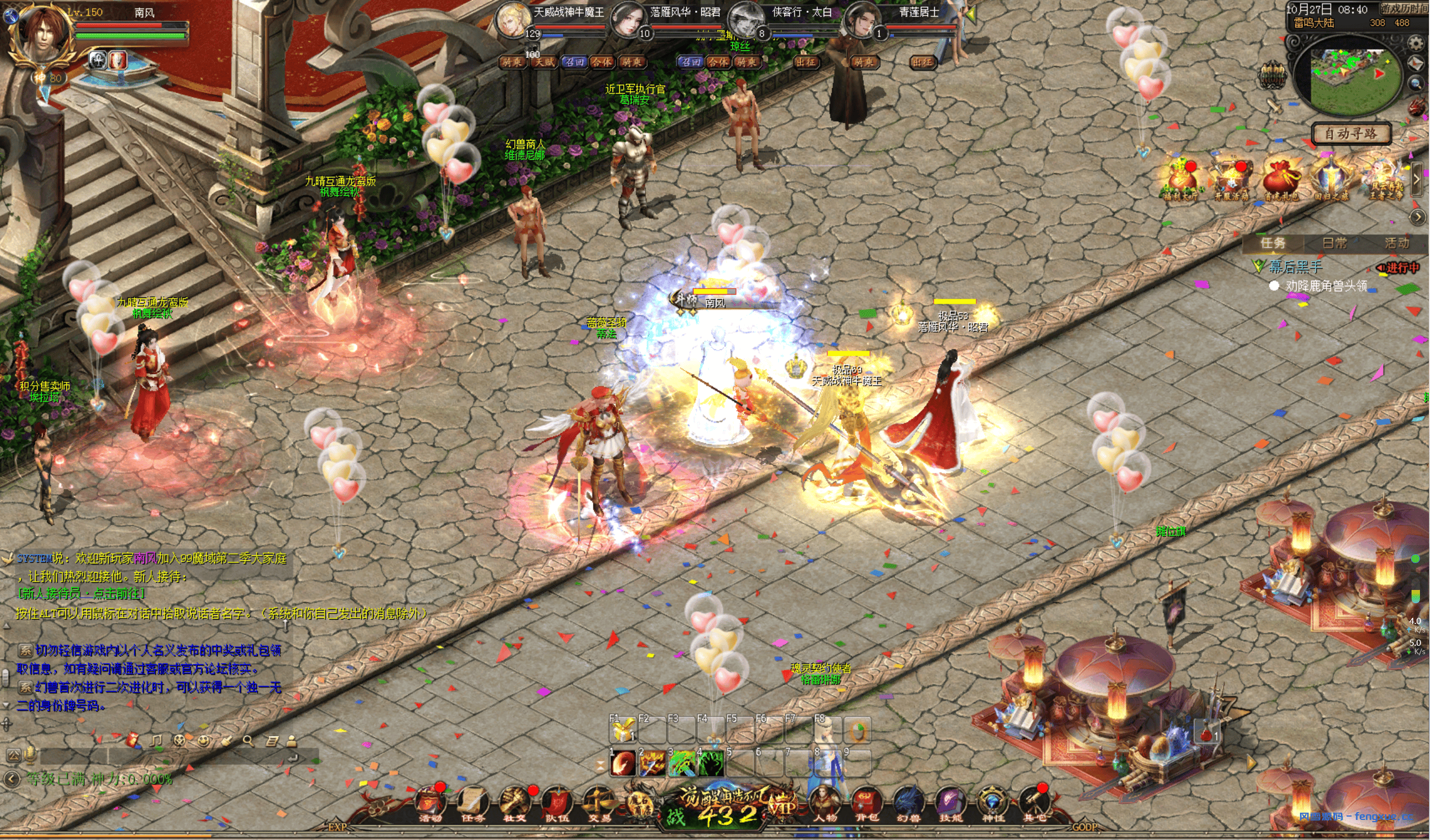Viewport: 1430px width, 840px height.
Task: Open the 幻兽 pet menu
Action: tap(908, 803)
